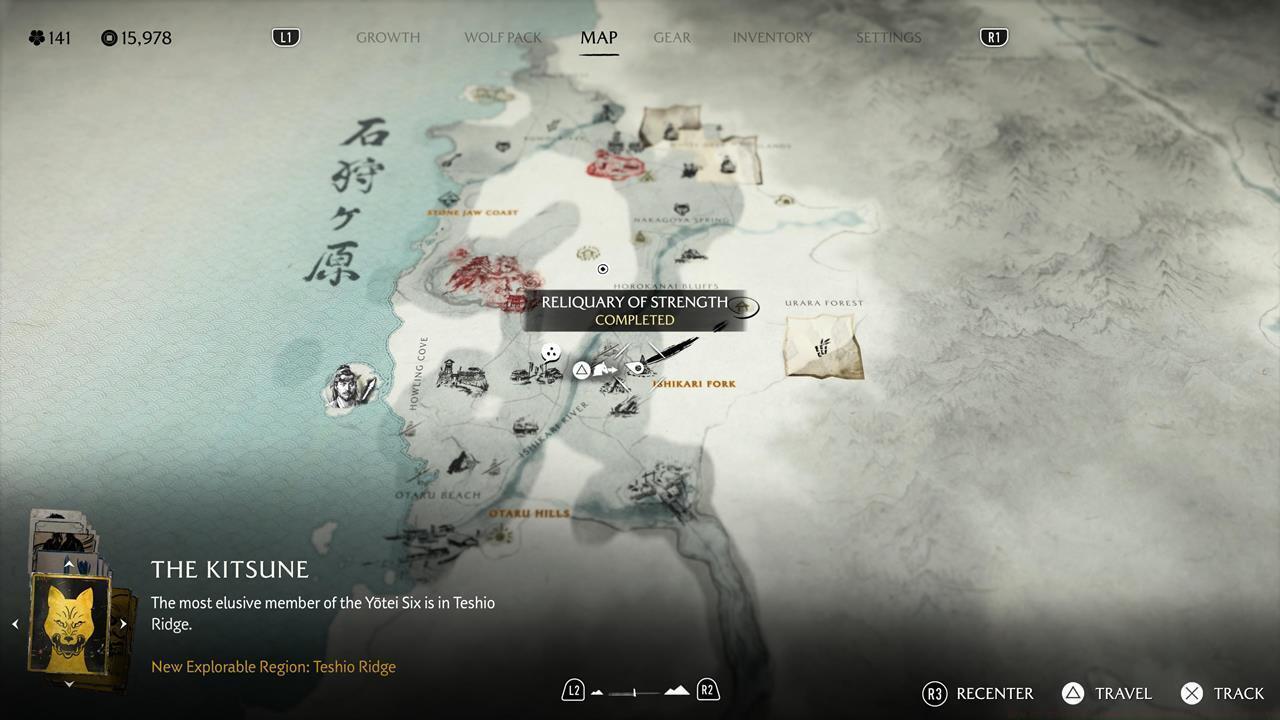Click the Recenter button

click(x=978, y=693)
